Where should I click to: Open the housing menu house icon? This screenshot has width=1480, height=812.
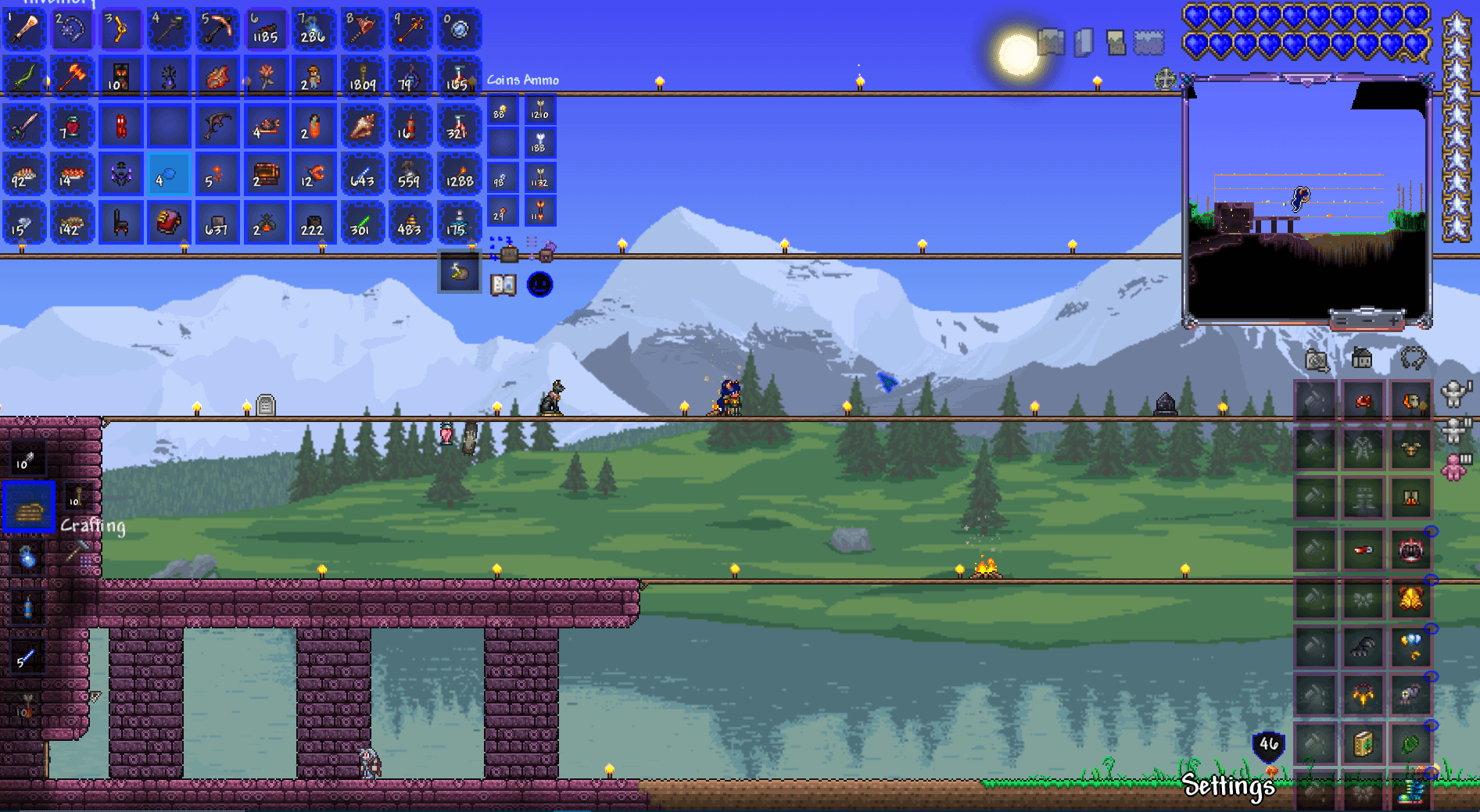pyautogui.click(x=1362, y=359)
